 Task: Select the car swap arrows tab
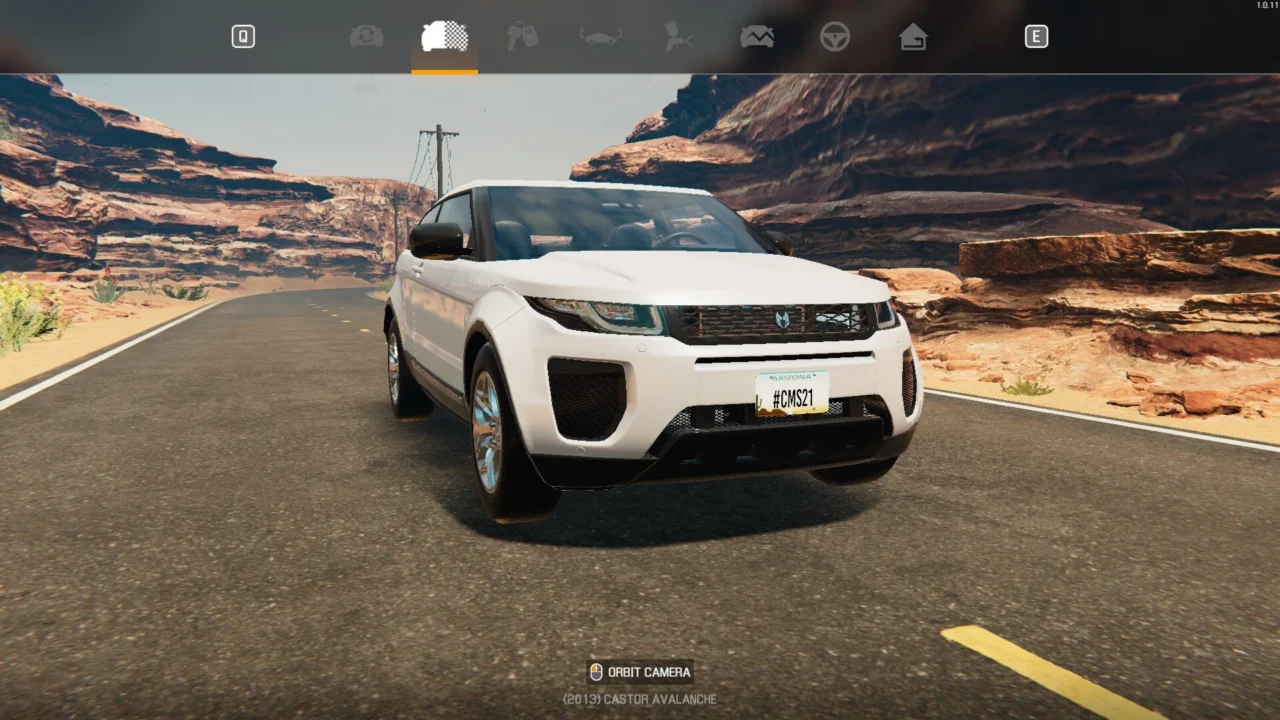[x=367, y=37]
